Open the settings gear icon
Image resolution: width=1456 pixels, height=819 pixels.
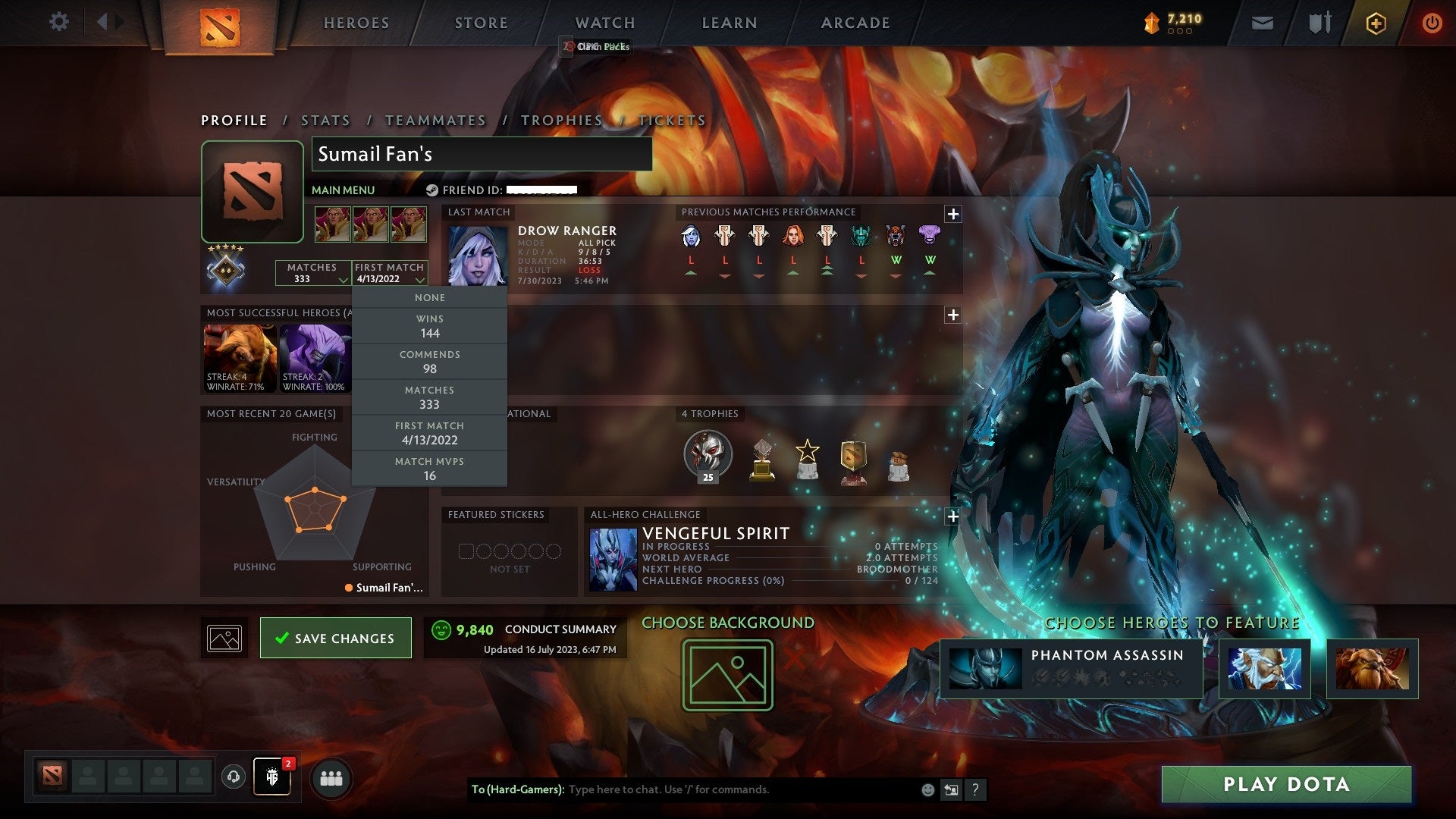(58, 22)
